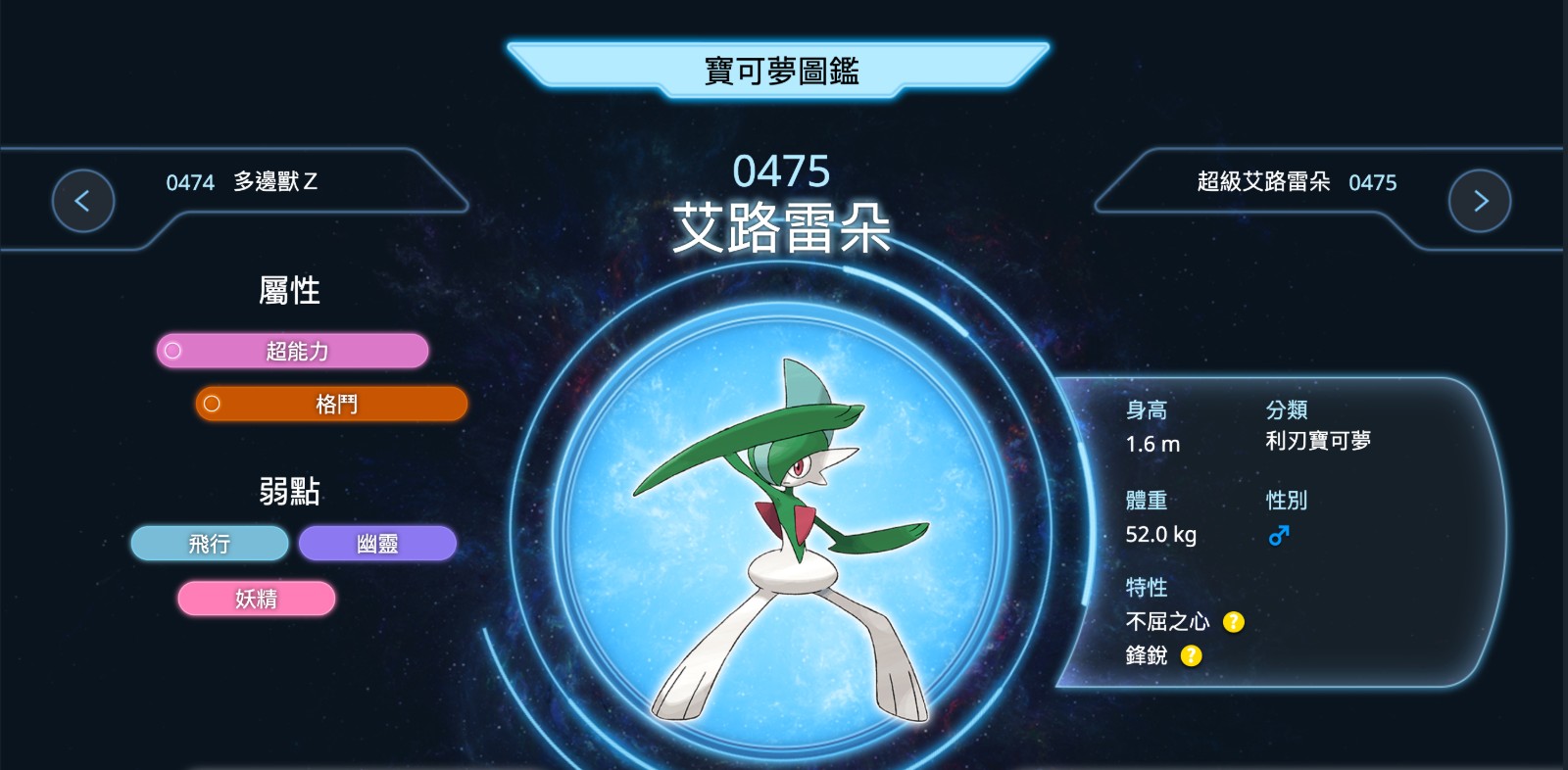The height and width of the screenshot is (770, 1568).
Task: Click the left arrow to view 多邊獸Z
Action: pyautogui.click(x=82, y=199)
